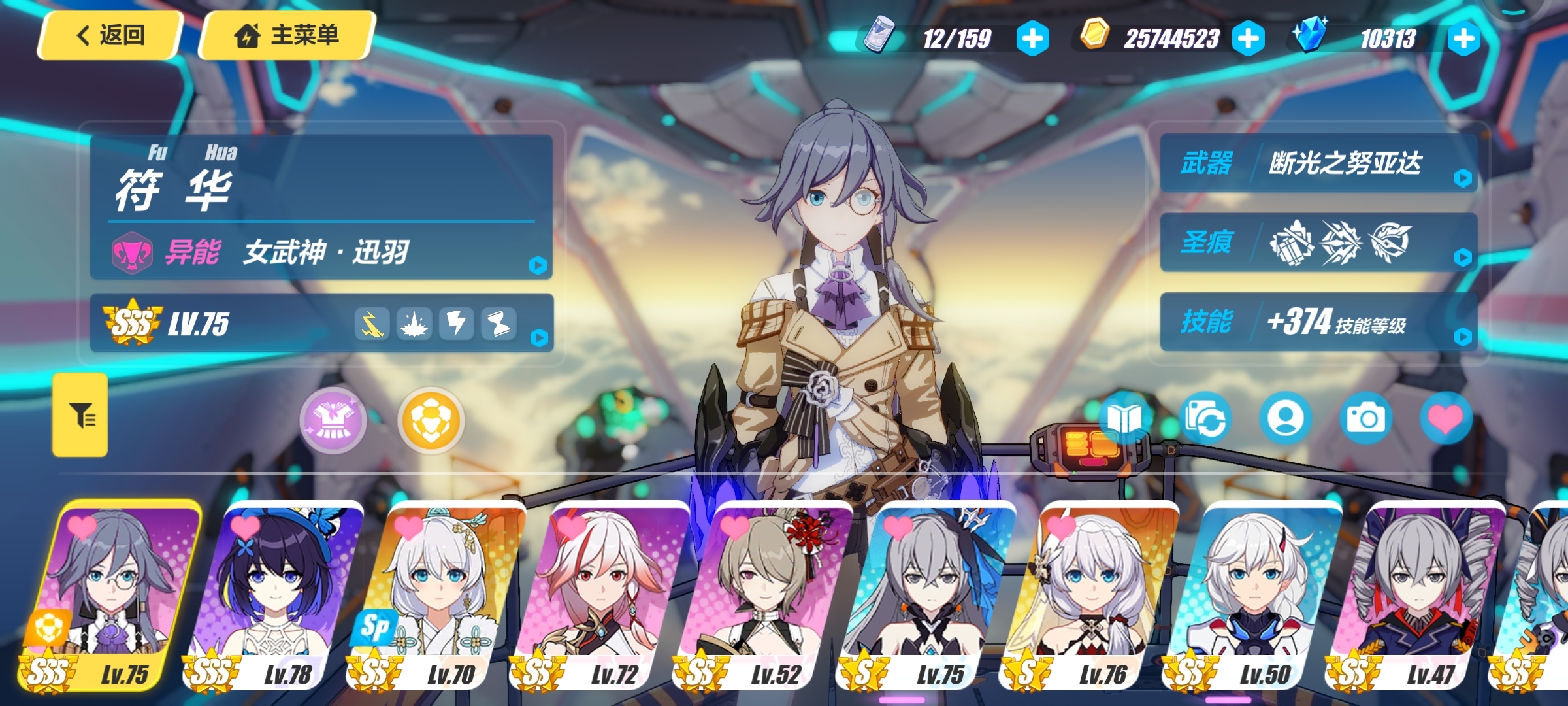Open the 女武神·迅羽 battlesuit details
The height and width of the screenshot is (706, 1568).
coord(321,252)
